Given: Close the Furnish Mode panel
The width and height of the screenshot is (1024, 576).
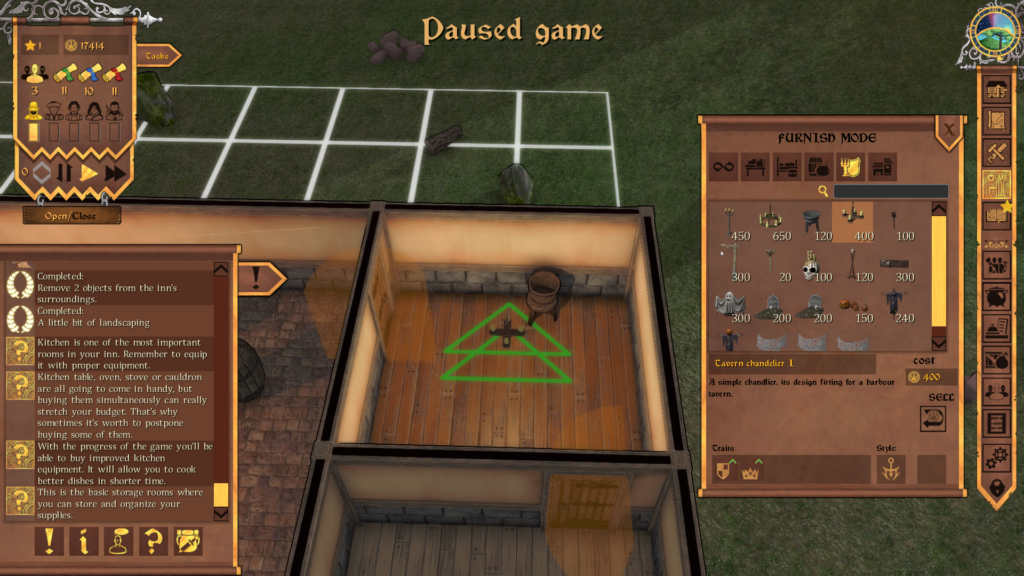Looking at the screenshot, I should point(947,129).
